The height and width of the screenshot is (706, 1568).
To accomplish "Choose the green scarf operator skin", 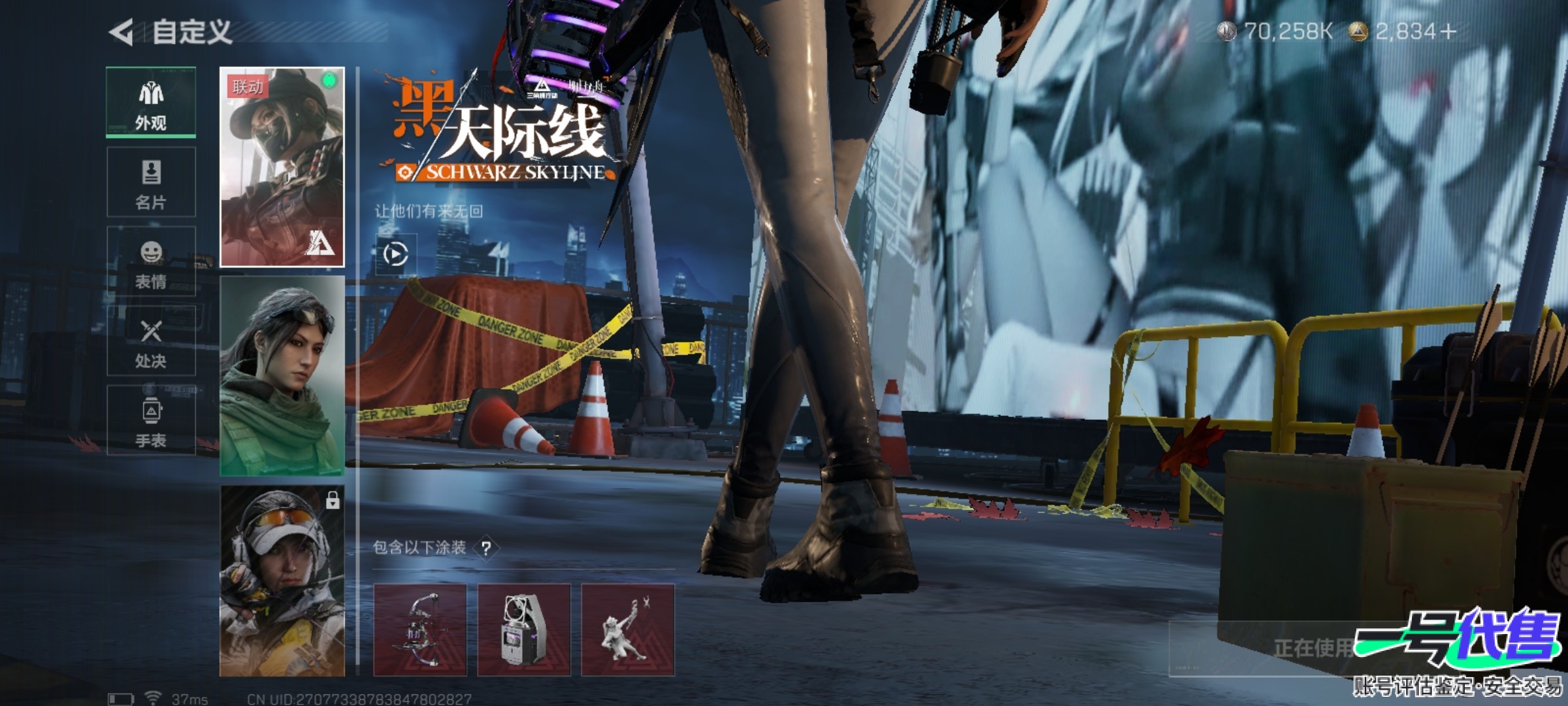I will (x=282, y=376).
